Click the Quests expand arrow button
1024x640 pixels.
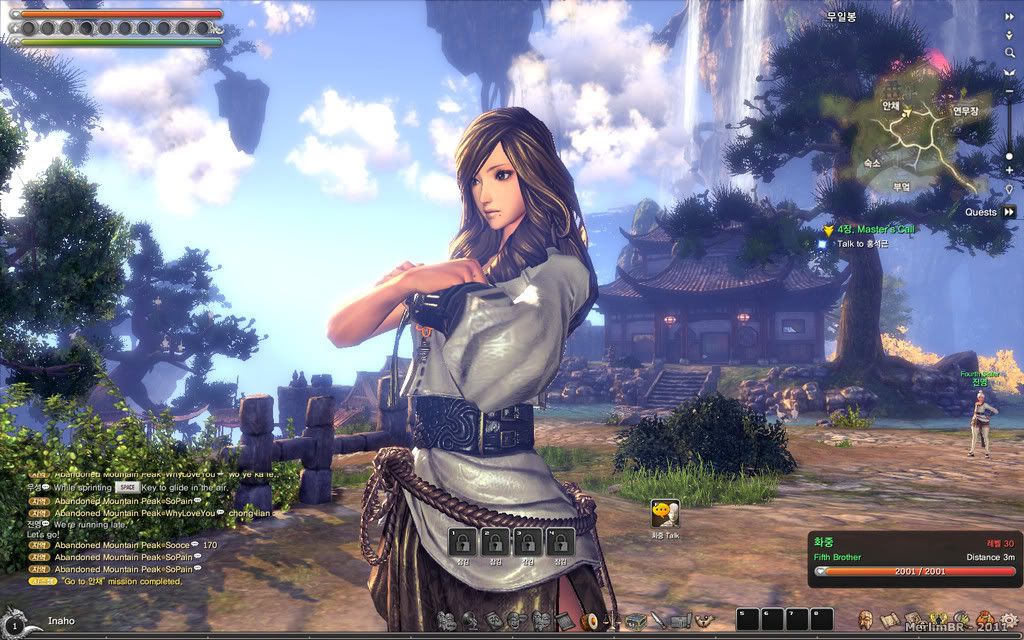1009,212
